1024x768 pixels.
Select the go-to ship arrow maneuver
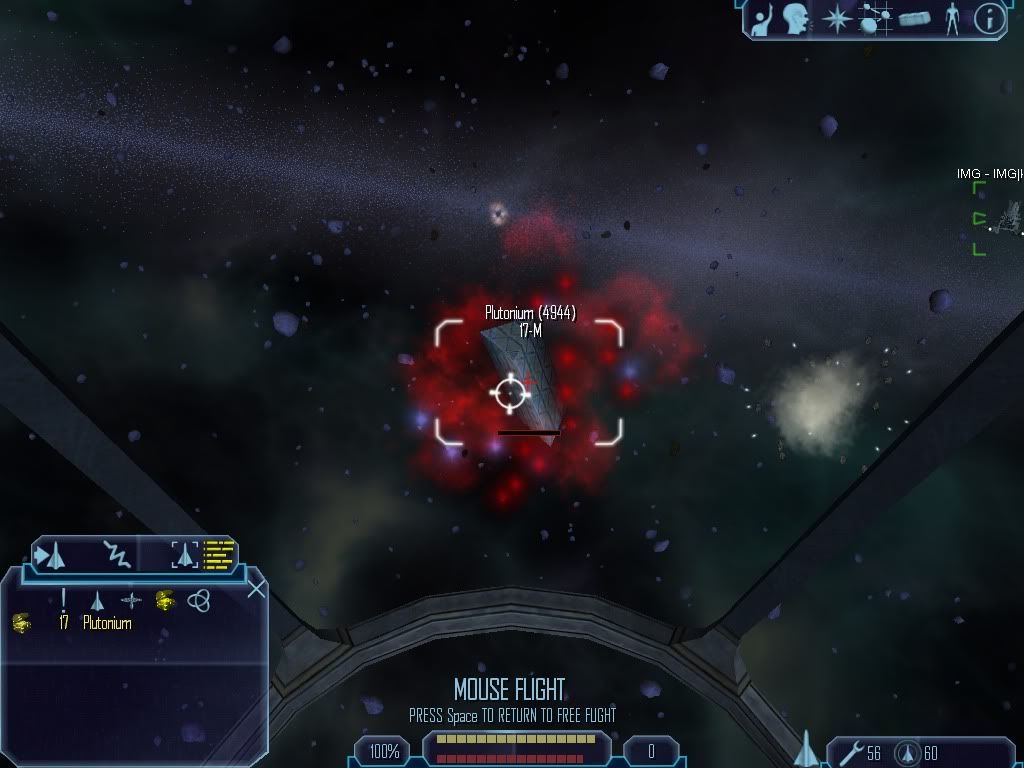[50, 554]
